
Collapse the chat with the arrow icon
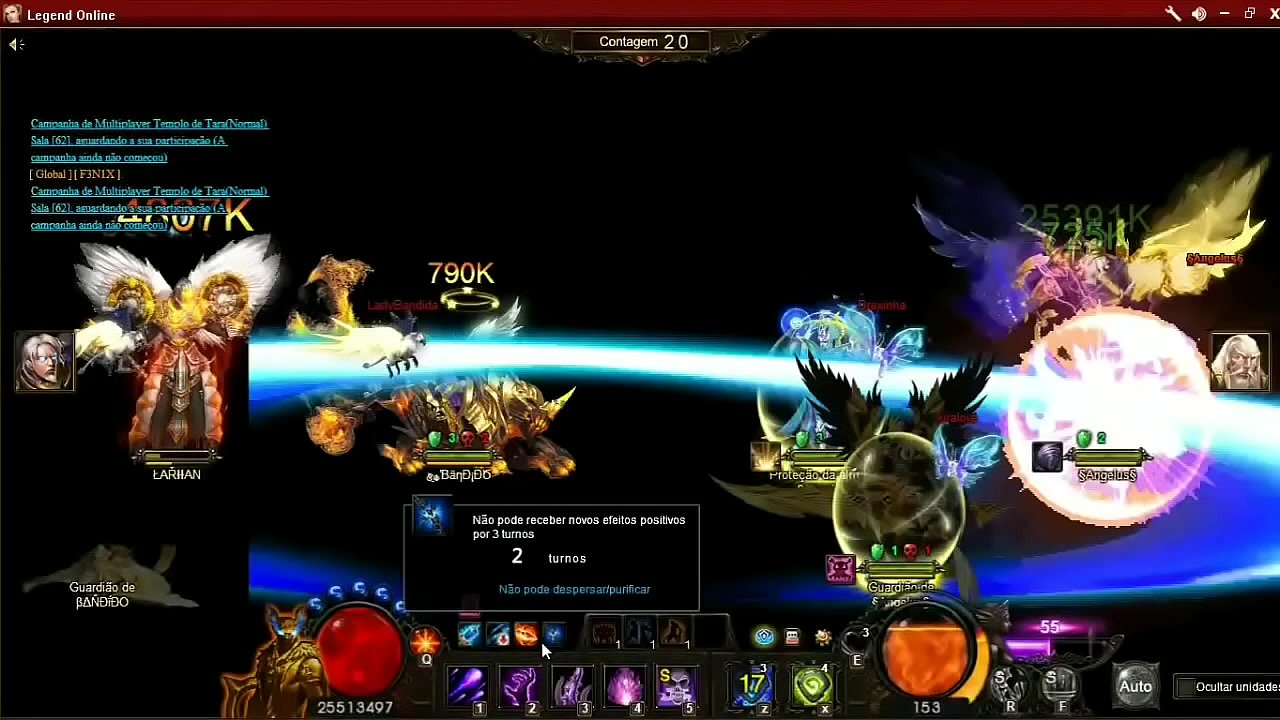tap(15, 44)
